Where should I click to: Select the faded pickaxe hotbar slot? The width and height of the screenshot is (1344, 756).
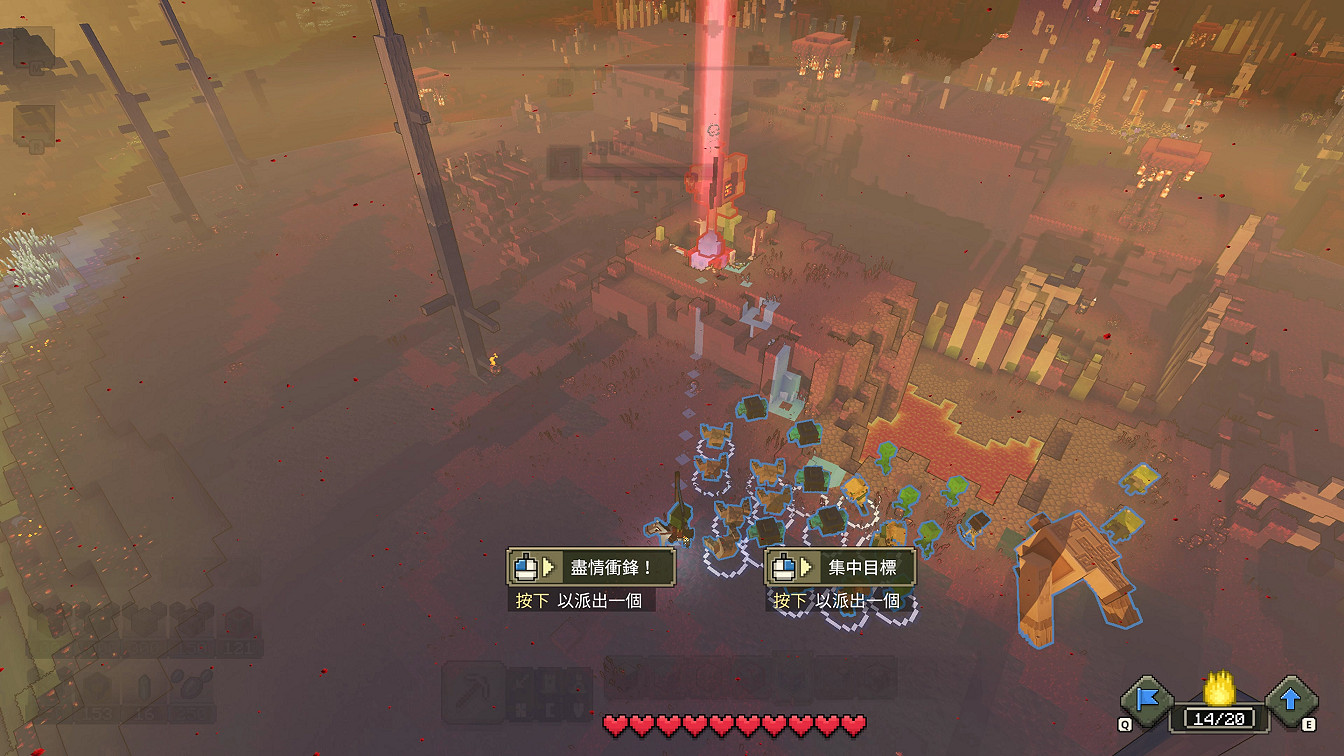[x=473, y=691]
